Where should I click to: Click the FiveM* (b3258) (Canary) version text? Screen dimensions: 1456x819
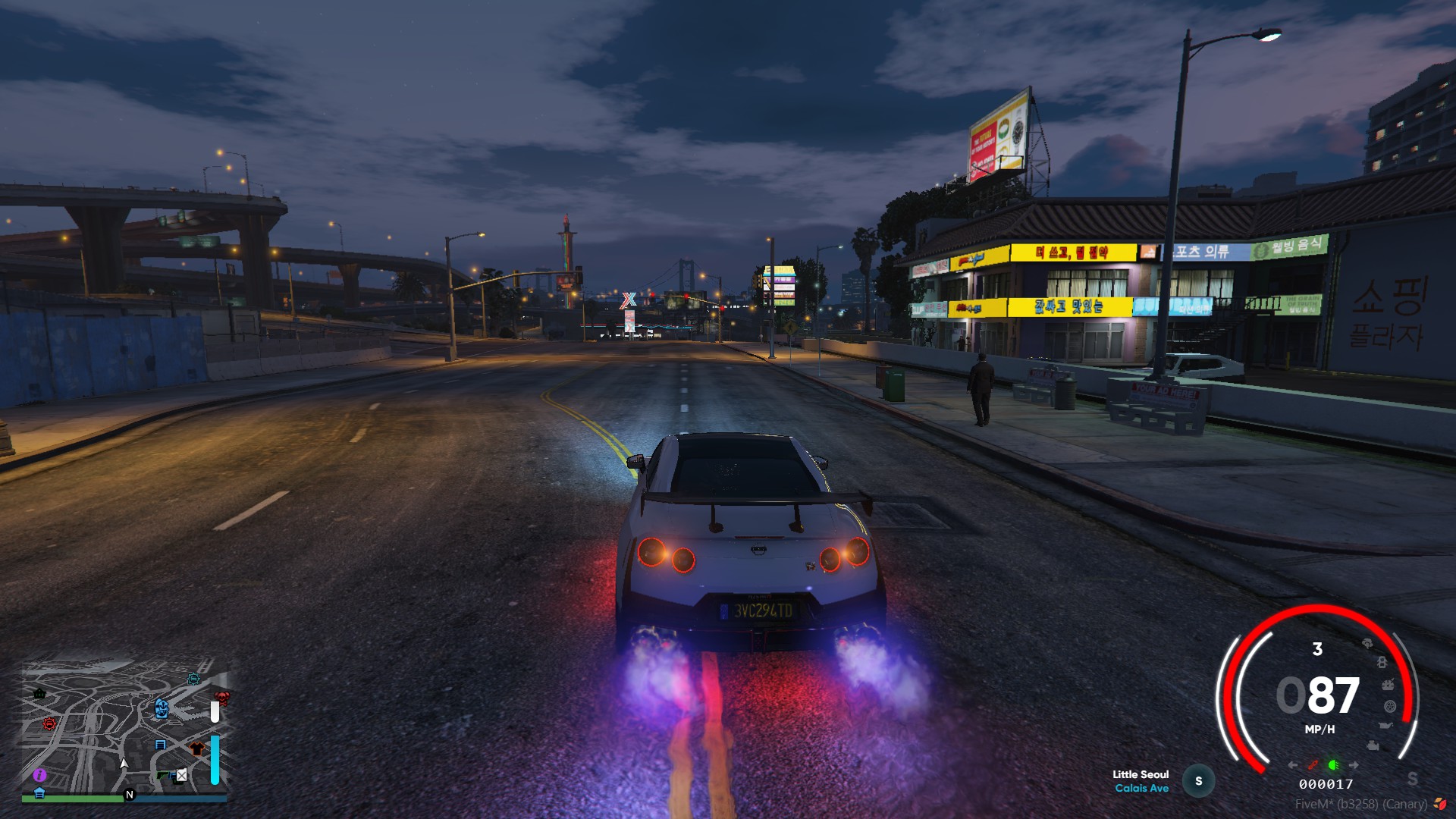coord(1362,802)
